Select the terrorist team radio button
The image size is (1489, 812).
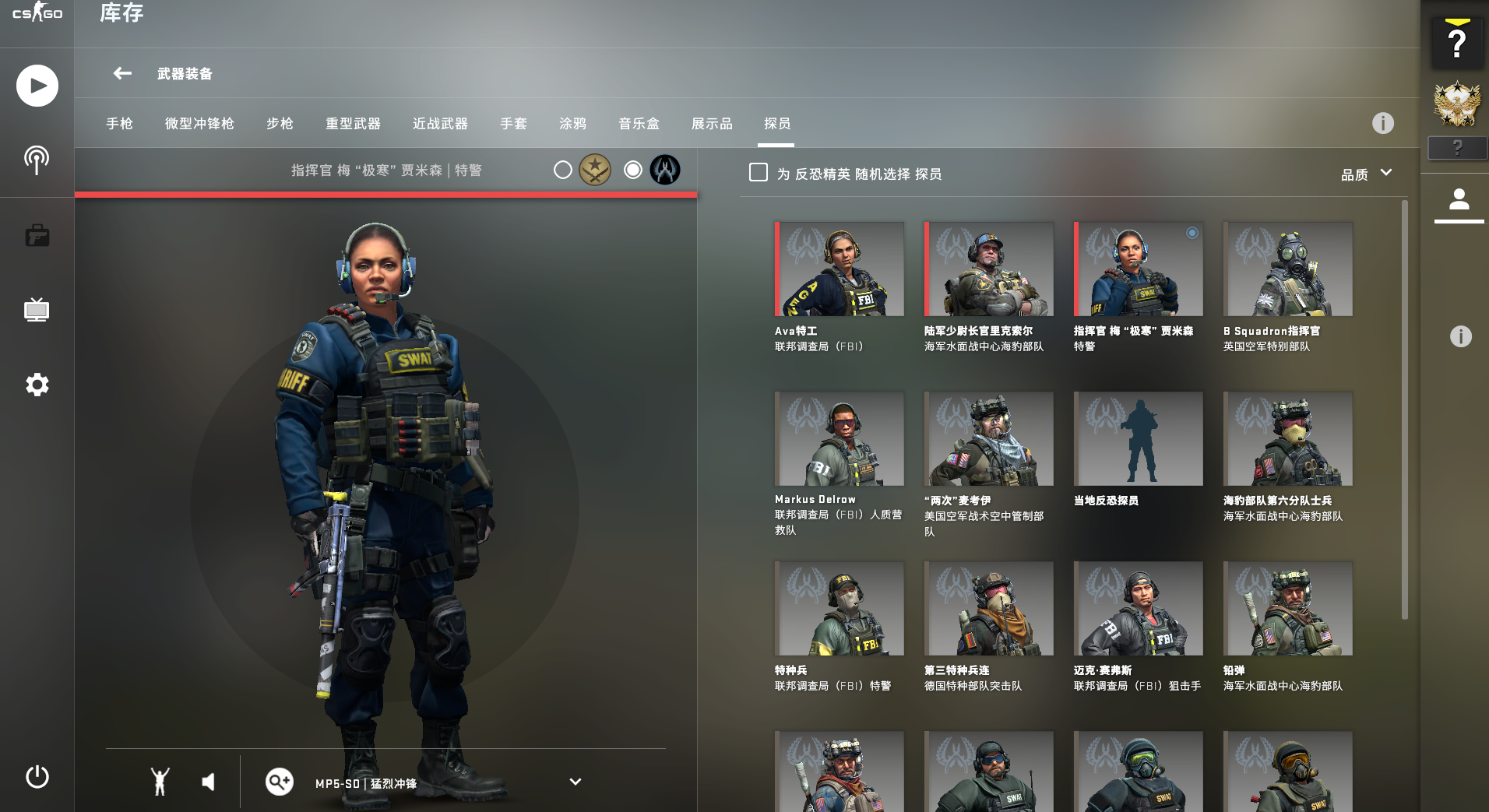[563, 170]
